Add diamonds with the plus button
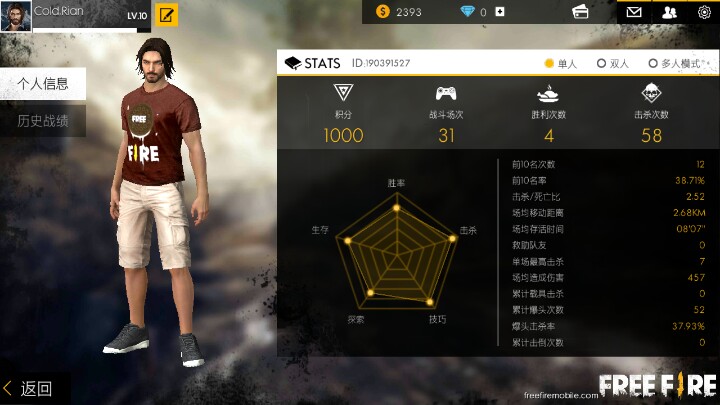Screen dimensions: 720x405 click(500, 12)
